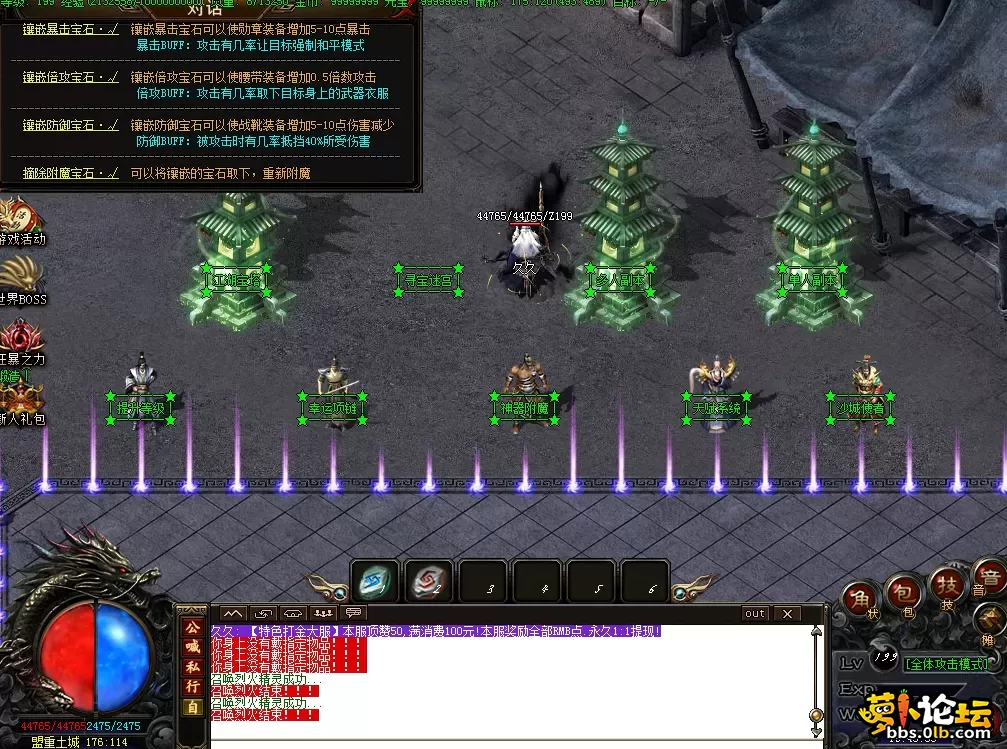Screen dimensions: 1007x749
Task: Open the character status (角) button
Action: pyautogui.click(x=859, y=597)
